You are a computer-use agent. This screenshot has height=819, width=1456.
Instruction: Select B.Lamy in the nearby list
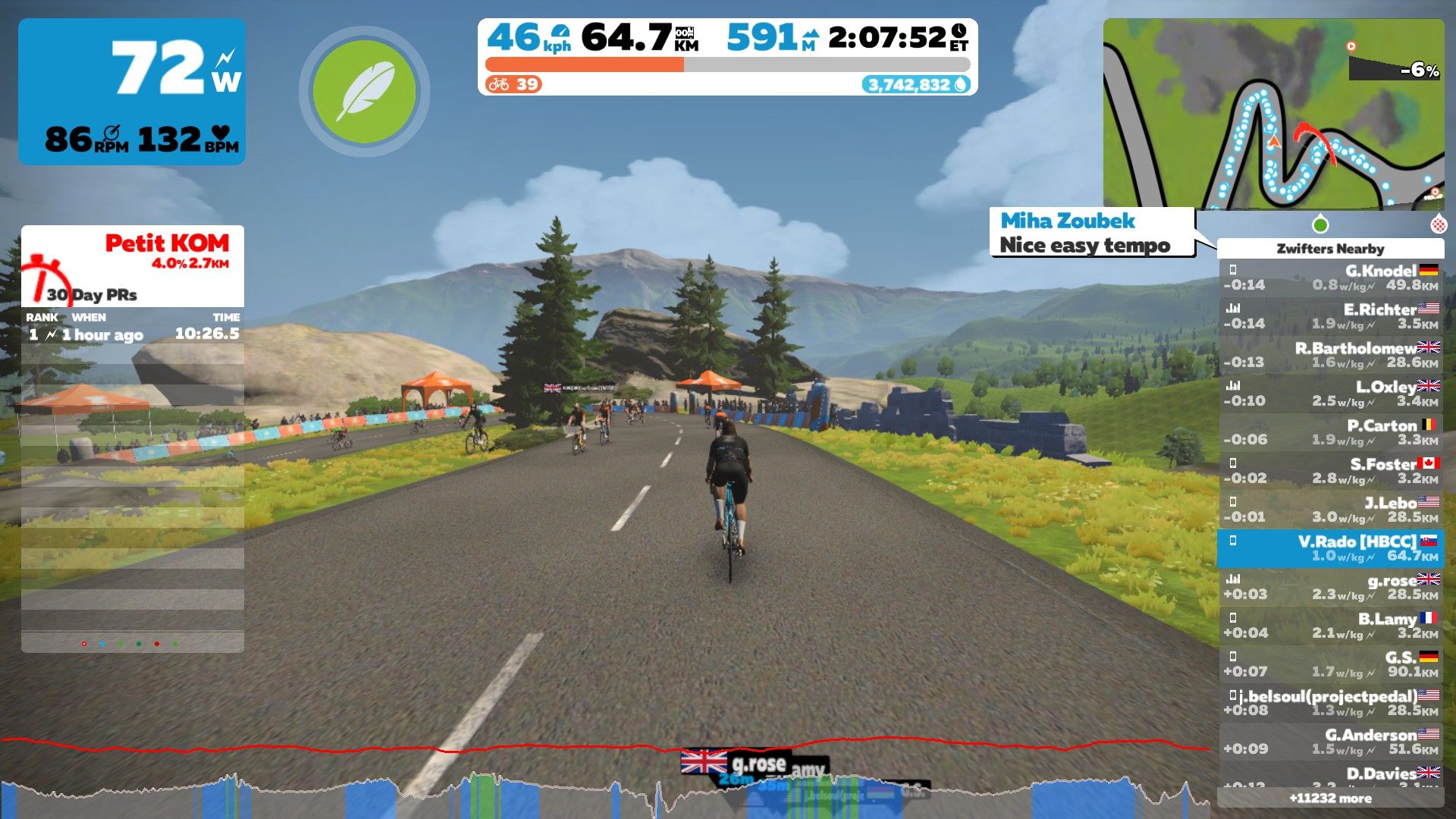pyautogui.click(x=1330, y=626)
